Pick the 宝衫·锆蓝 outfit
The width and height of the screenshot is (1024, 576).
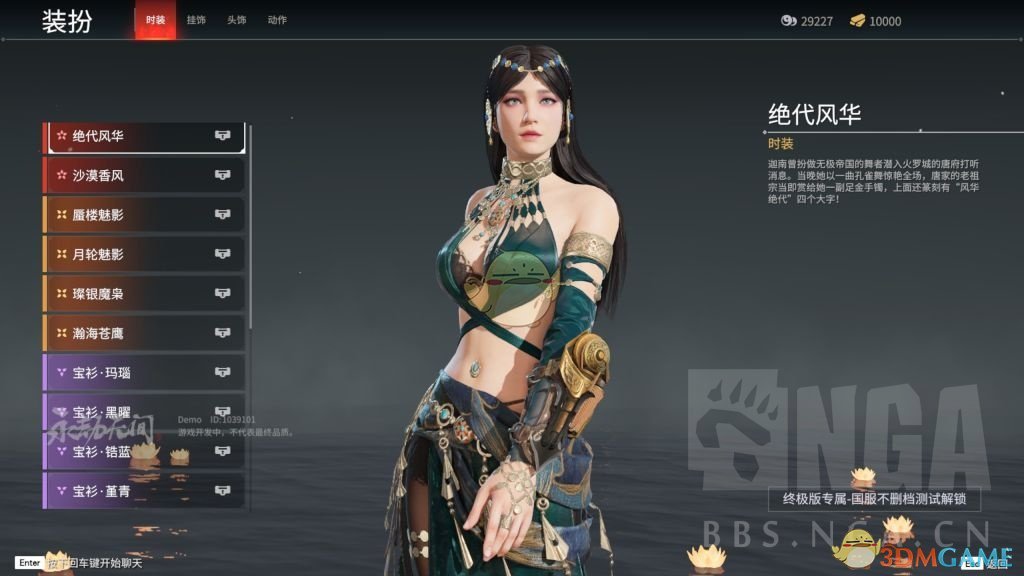point(144,452)
